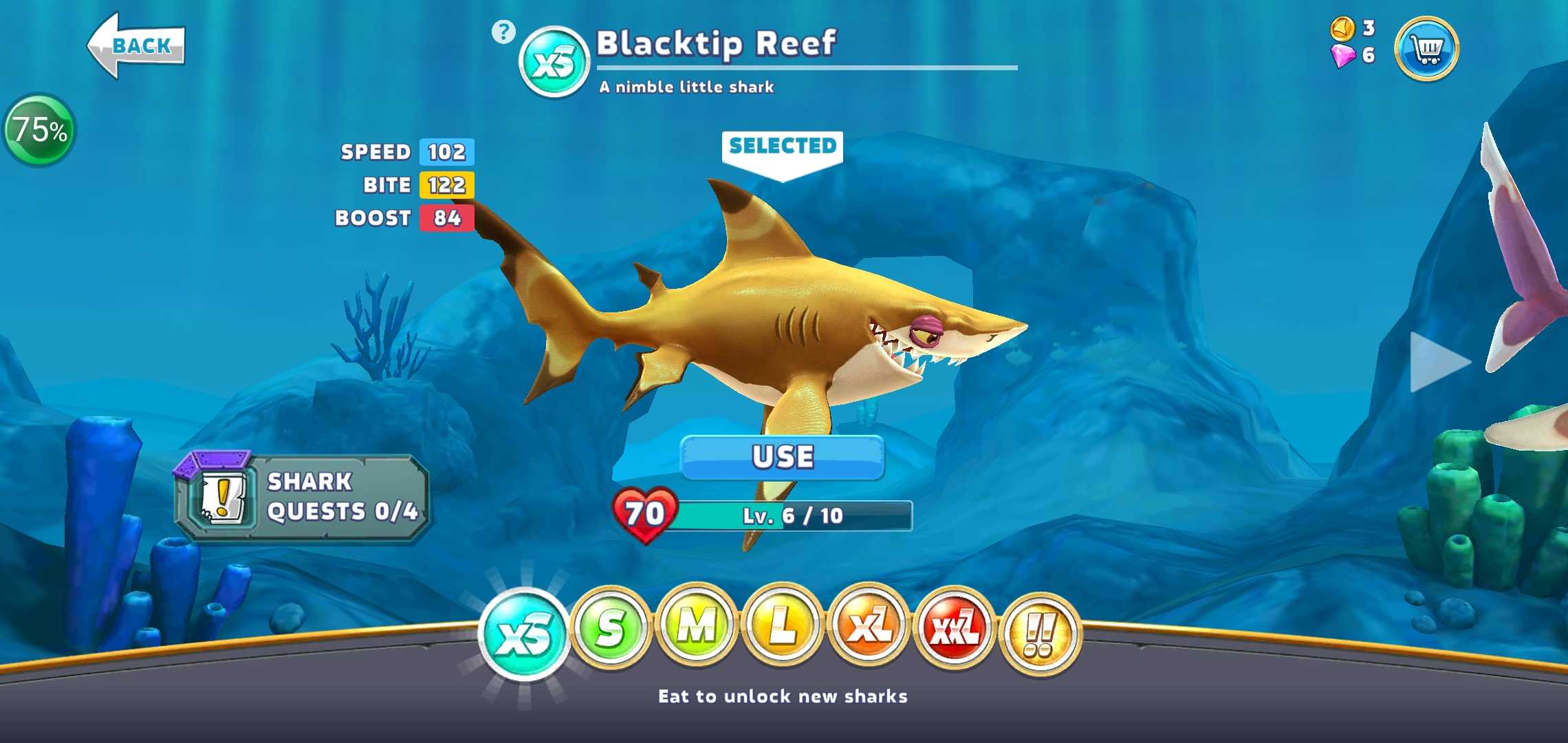This screenshot has width=1568, height=743.
Task: Show the next shark with the right arrow
Action: (1439, 362)
